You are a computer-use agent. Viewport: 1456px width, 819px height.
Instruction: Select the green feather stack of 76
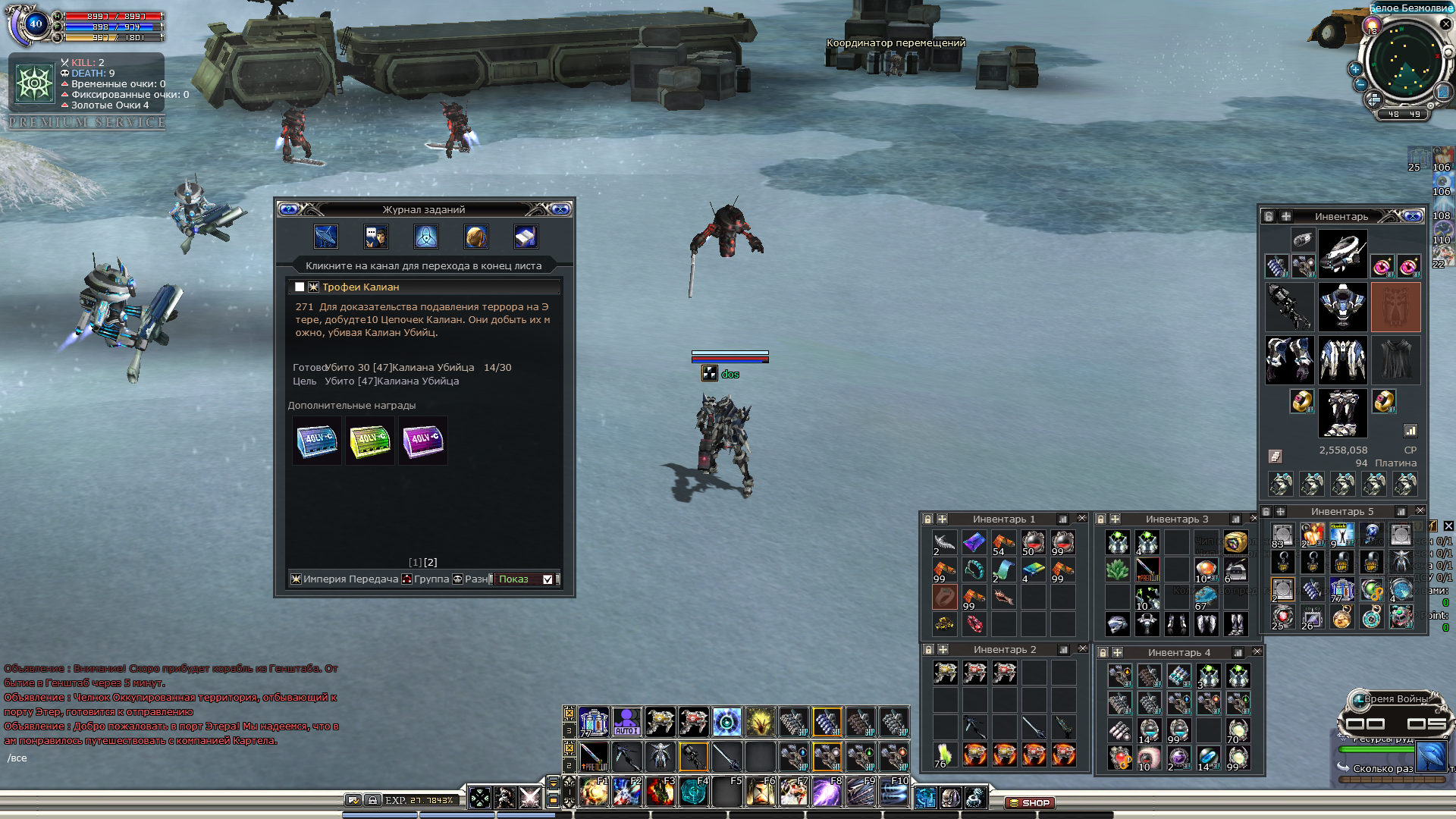[944, 755]
